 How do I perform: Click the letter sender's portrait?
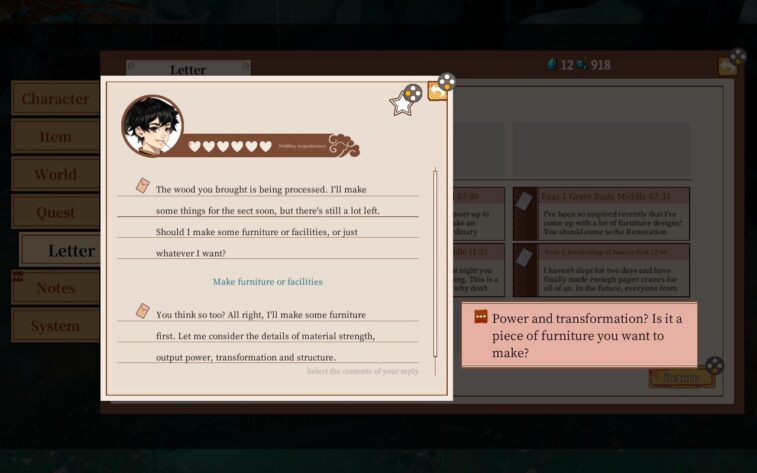click(152, 126)
